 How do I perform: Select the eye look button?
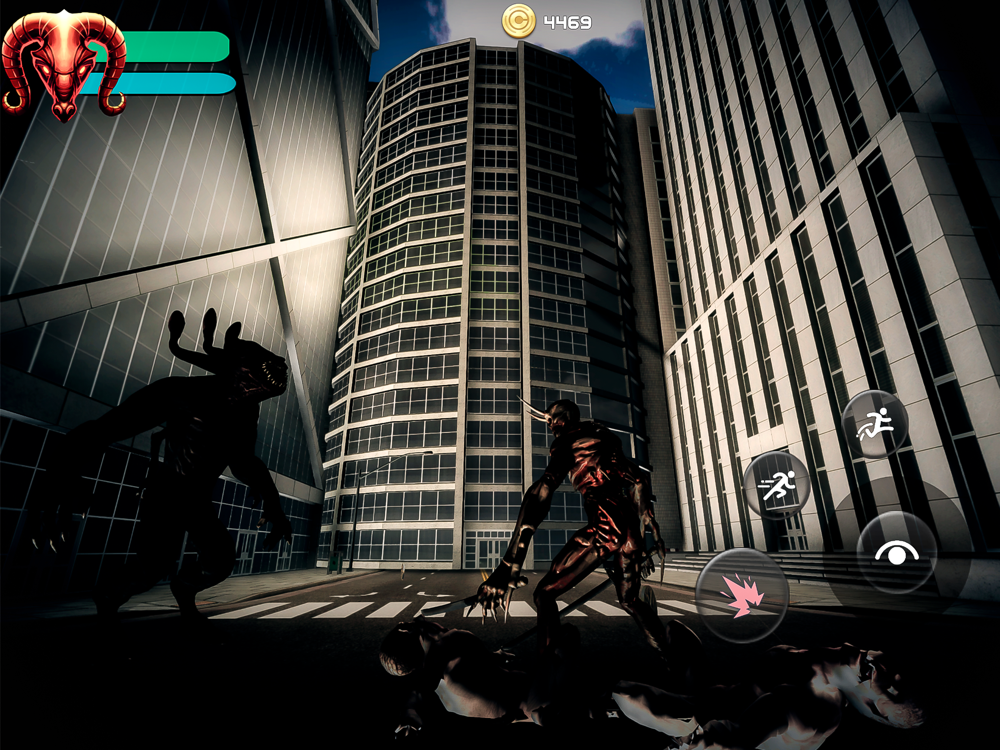[x=896, y=552]
